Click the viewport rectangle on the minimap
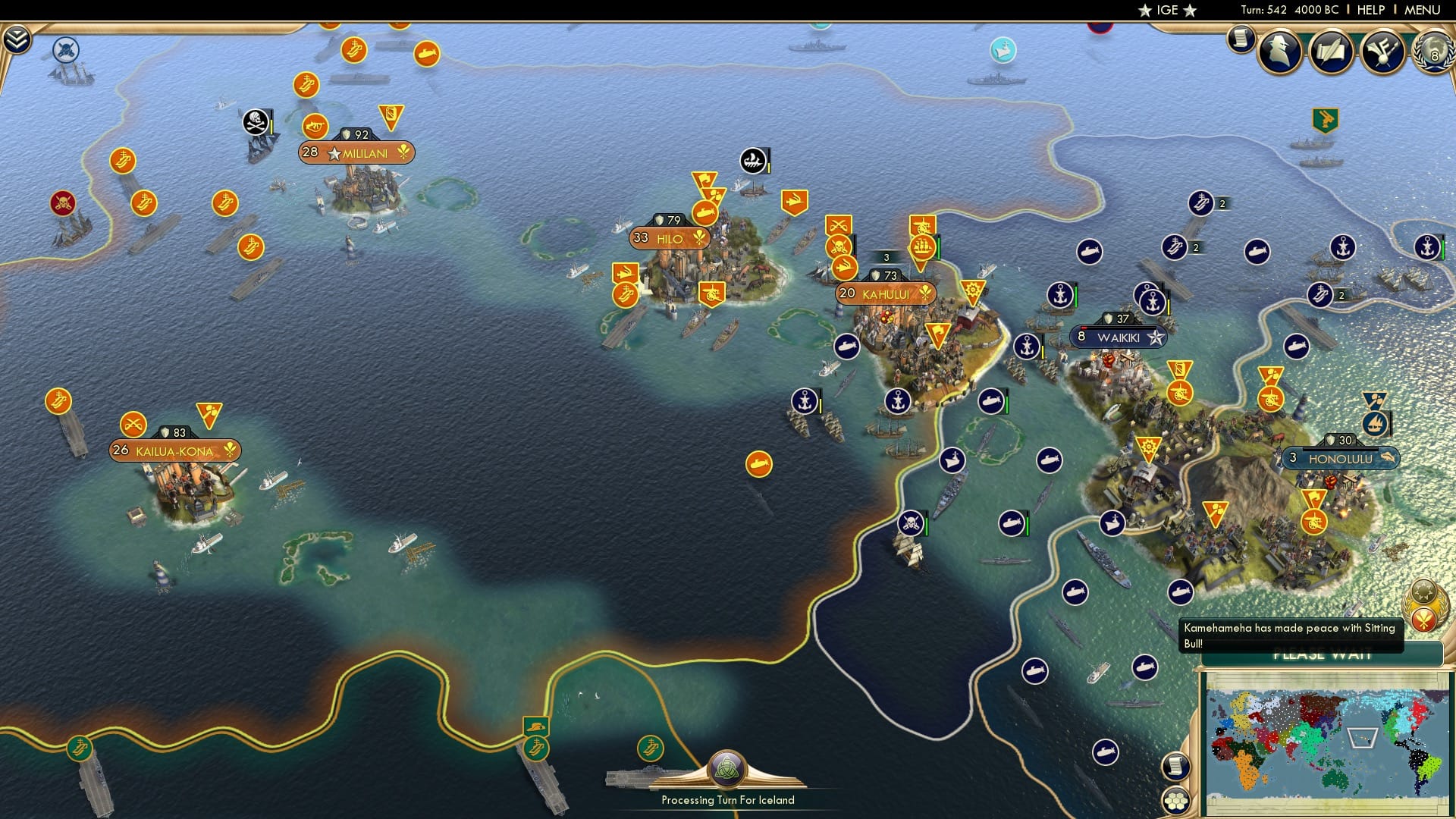 click(1363, 736)
